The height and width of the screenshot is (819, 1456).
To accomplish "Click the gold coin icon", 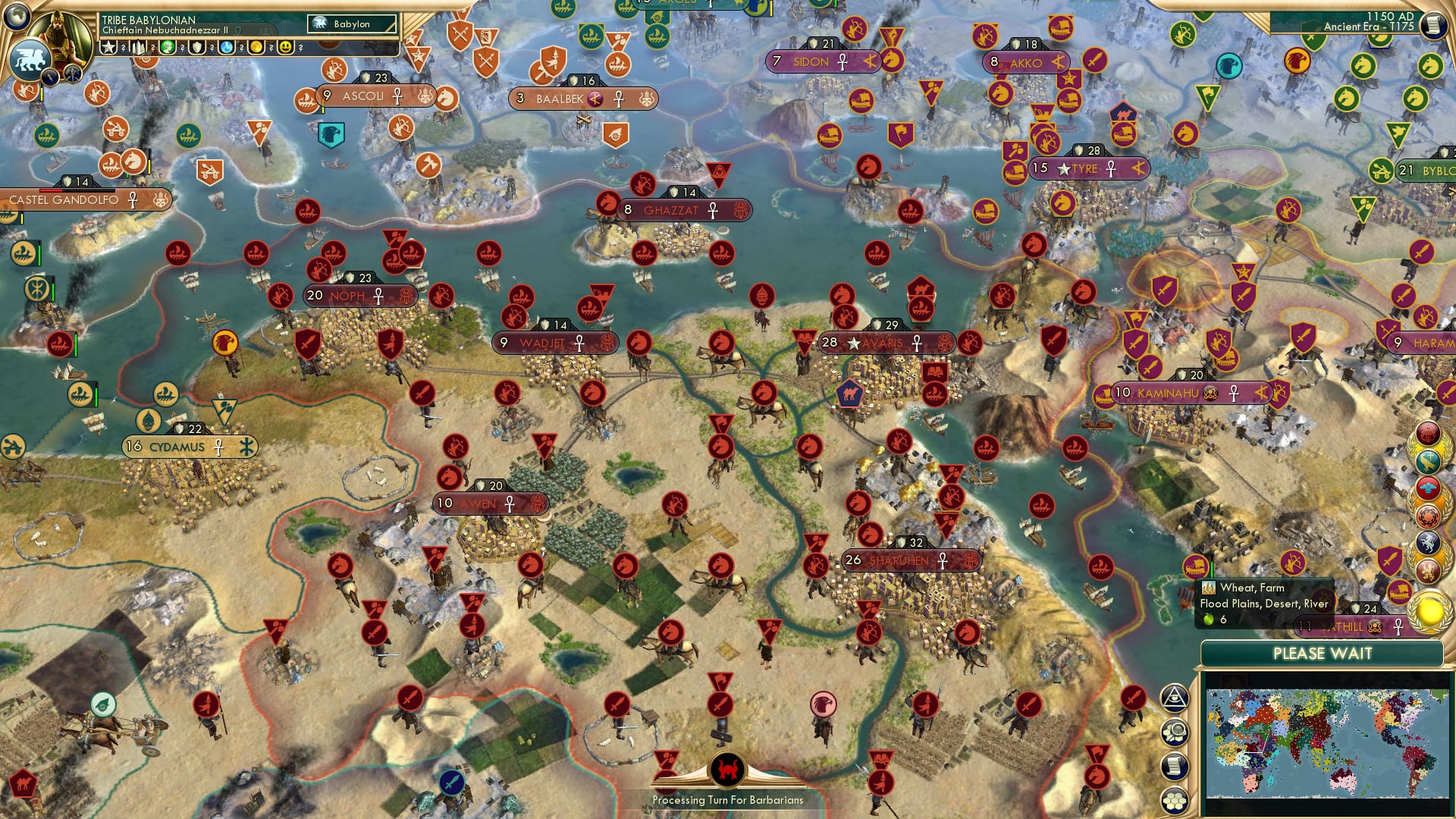I will (256, 48).
